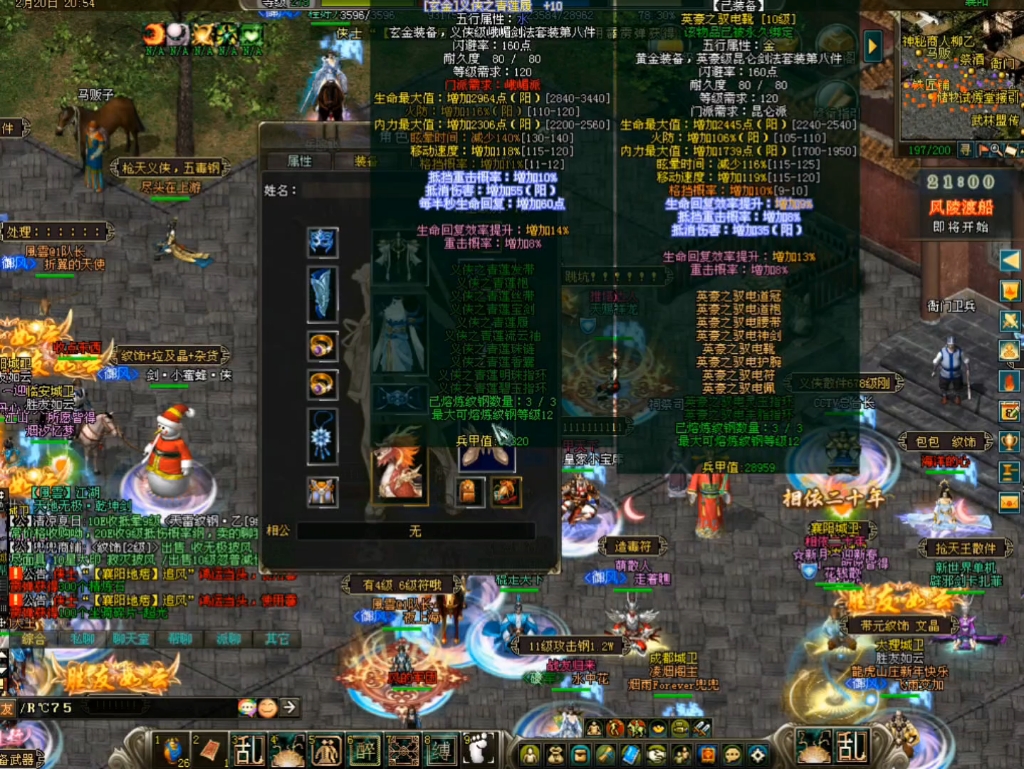Activate the 缚 skill in hotbar slot 8

click(x=441, y=749)
